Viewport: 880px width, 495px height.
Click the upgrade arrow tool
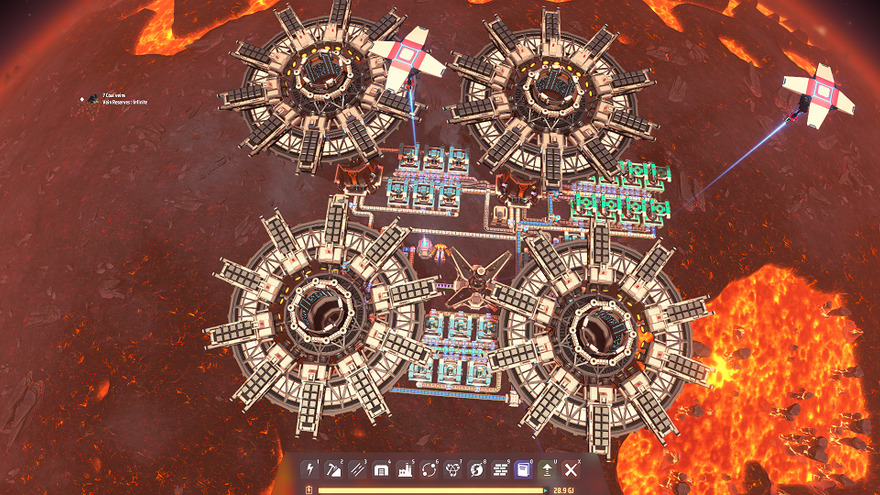pos(547,468)
